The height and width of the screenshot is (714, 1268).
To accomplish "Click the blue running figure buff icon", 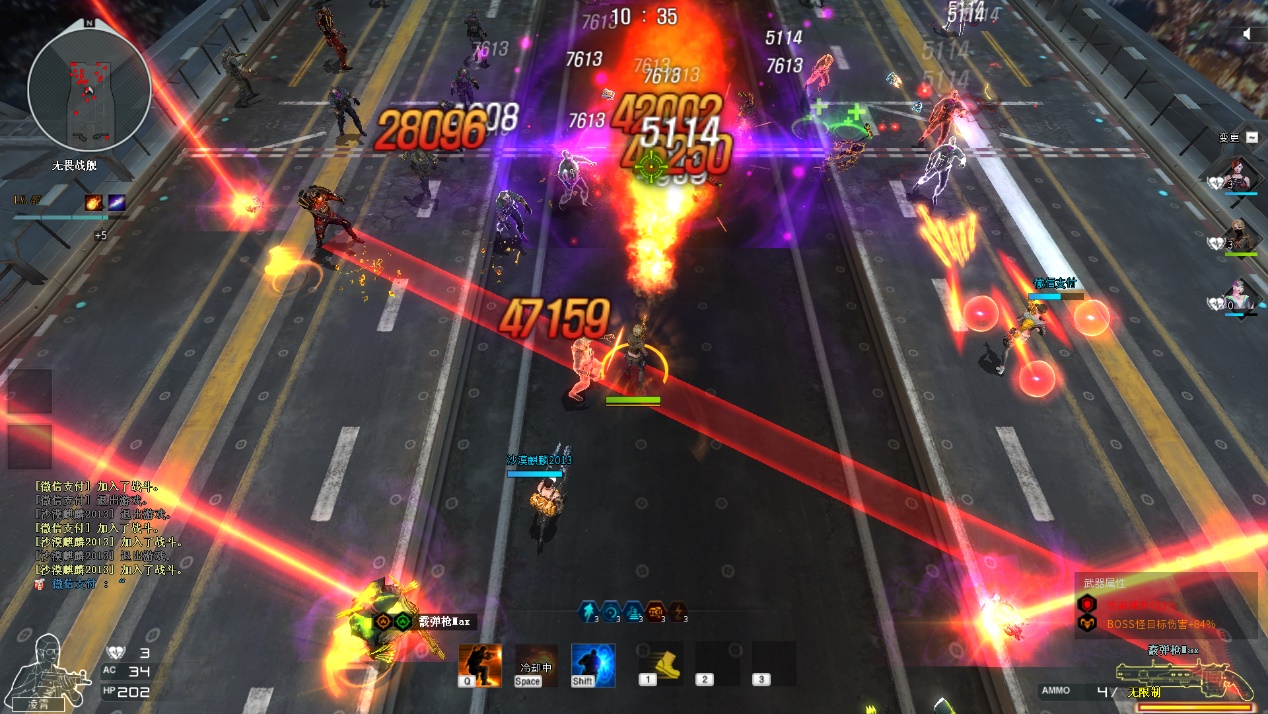I will tap(589, 612).
